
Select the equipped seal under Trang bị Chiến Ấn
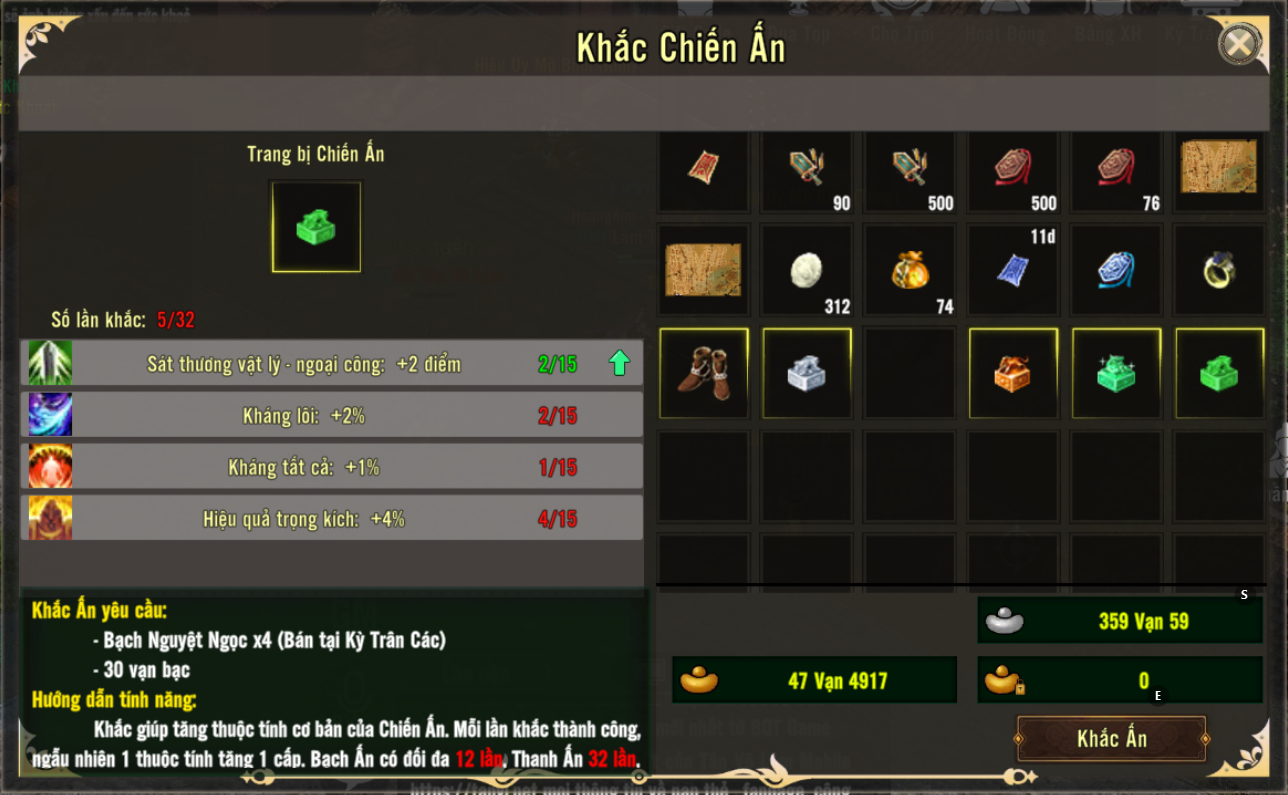click(x=316, y=227)
